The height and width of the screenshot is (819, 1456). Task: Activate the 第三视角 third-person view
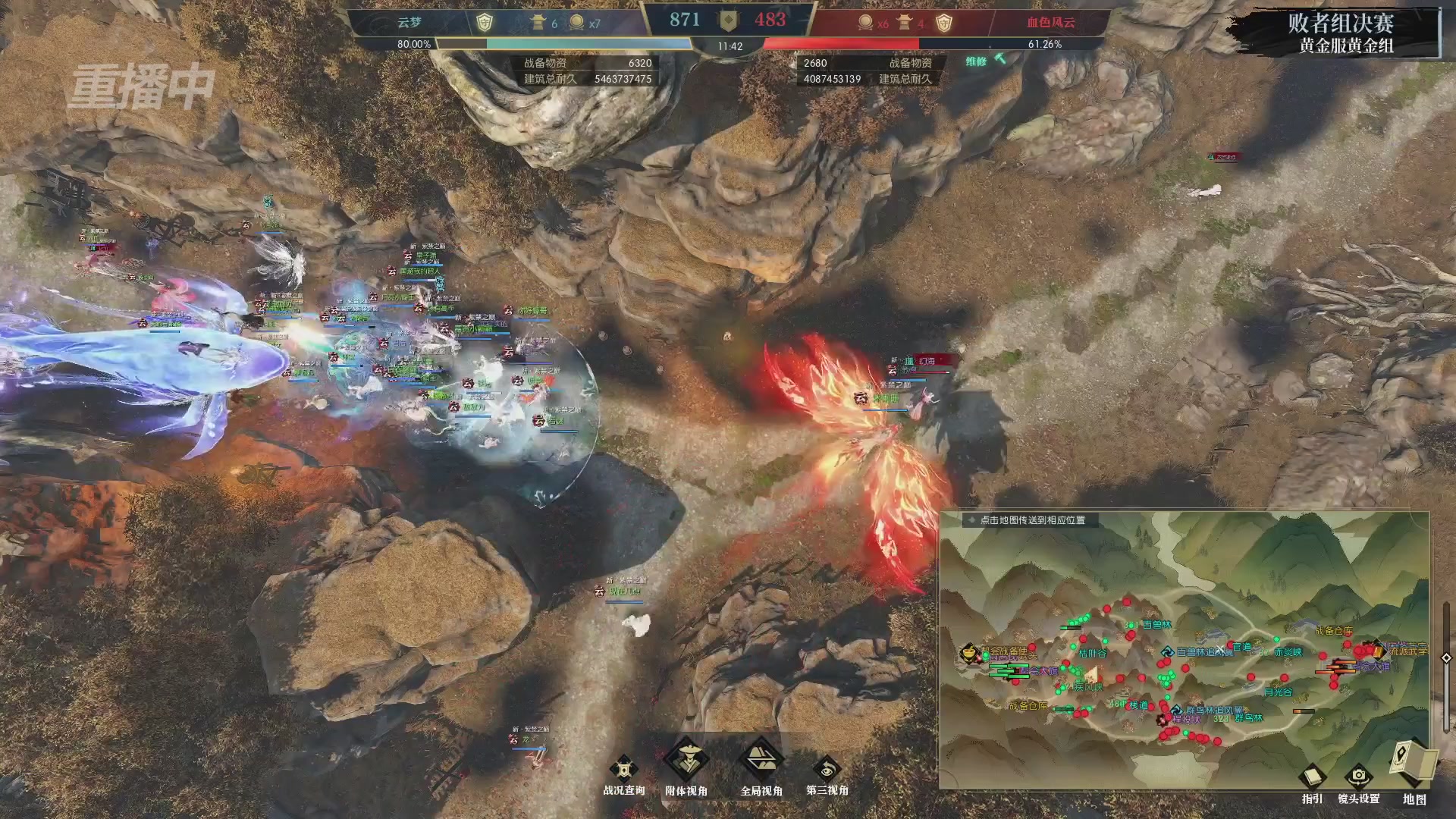[x=827, y=771]
